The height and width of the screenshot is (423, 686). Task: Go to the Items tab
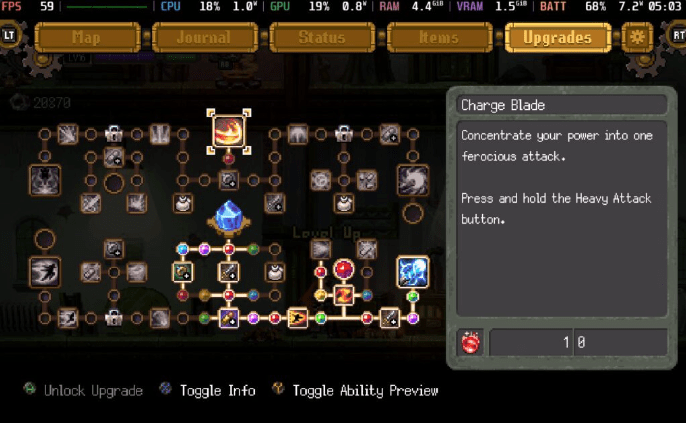439,38
